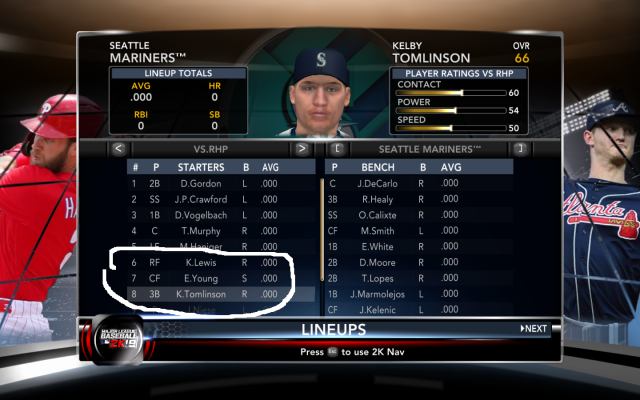Select K.Tomlinson starter row
The height and width of the screenshot is (400, 640).
coord(199,295)
